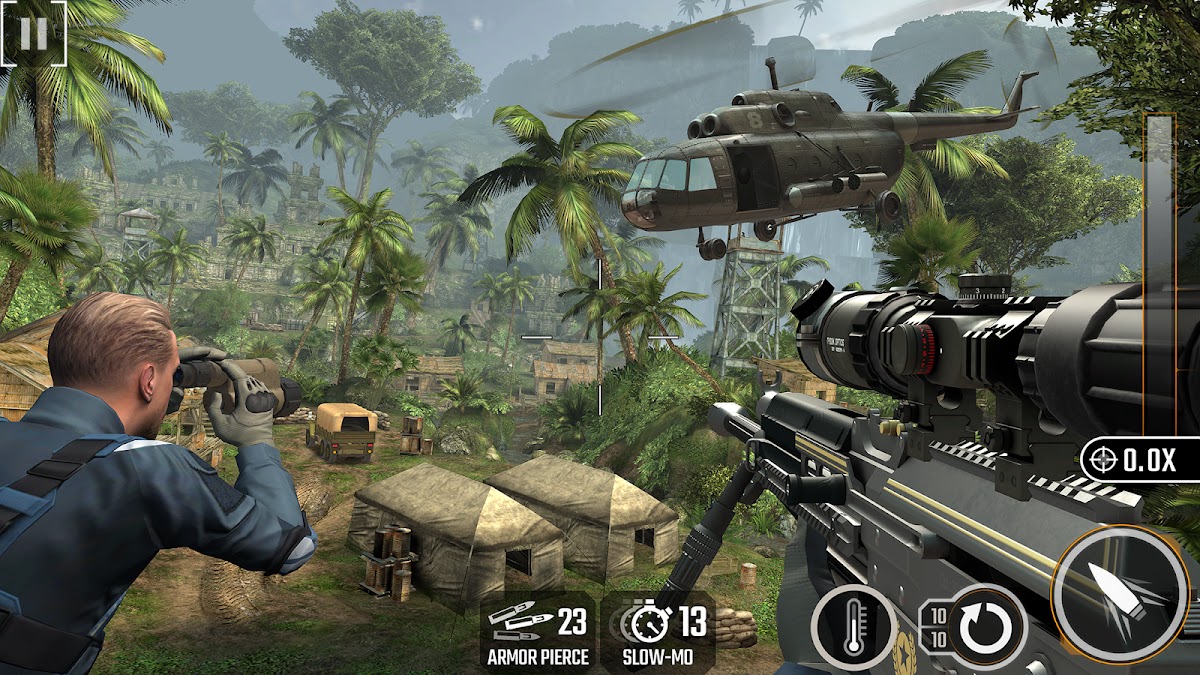Screen dimensions: 1200x675
Task: Pause the game
Action: (x=33, y=33)
